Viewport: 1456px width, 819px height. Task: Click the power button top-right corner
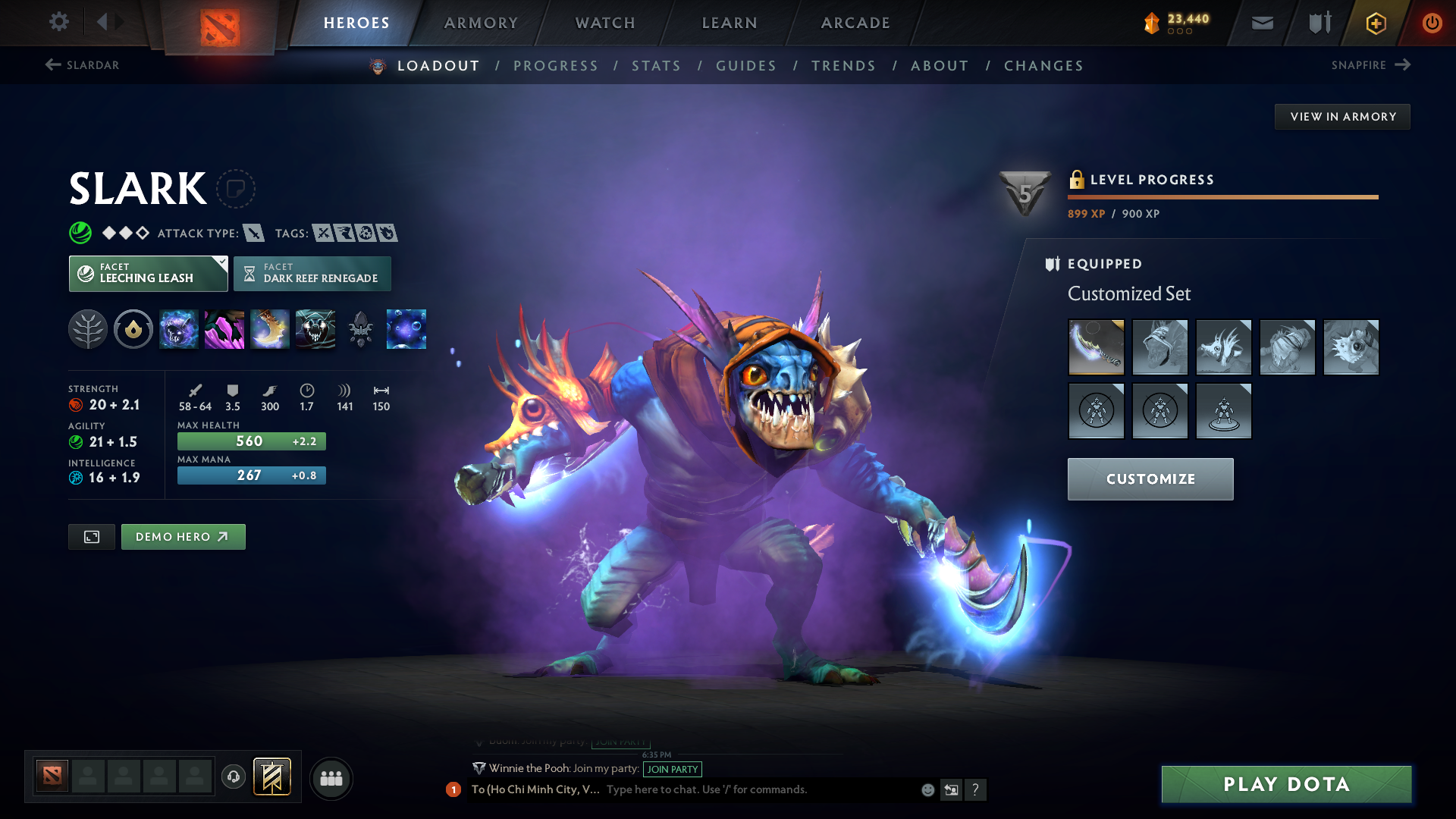click(x=1432, y=23)
